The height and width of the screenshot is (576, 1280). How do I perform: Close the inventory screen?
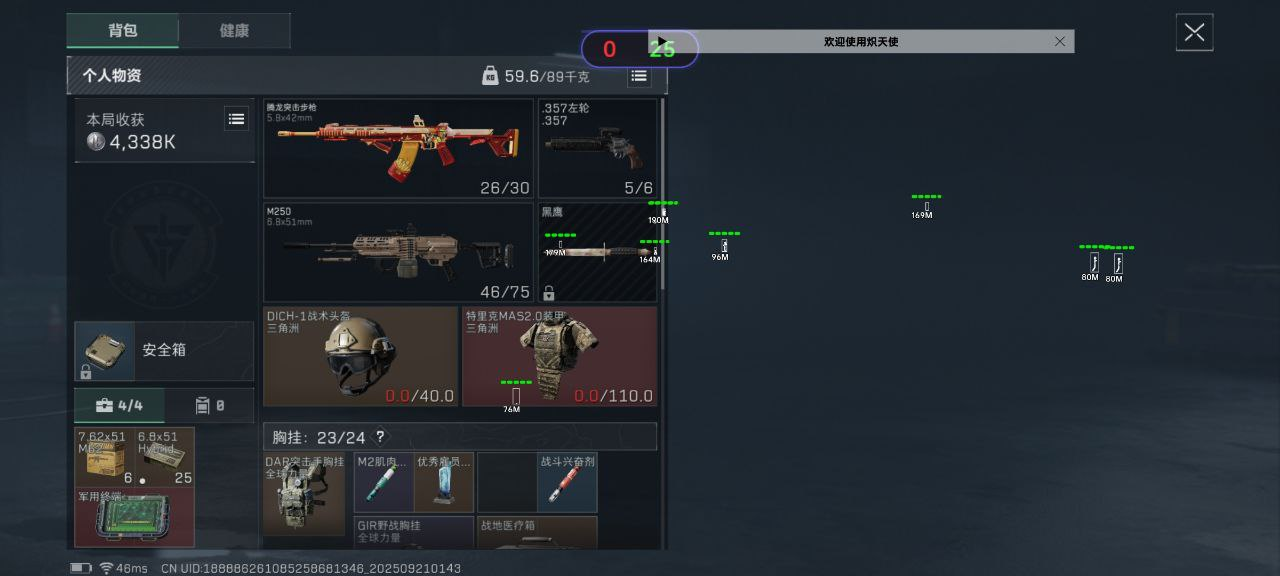(x=1194, y=33)
